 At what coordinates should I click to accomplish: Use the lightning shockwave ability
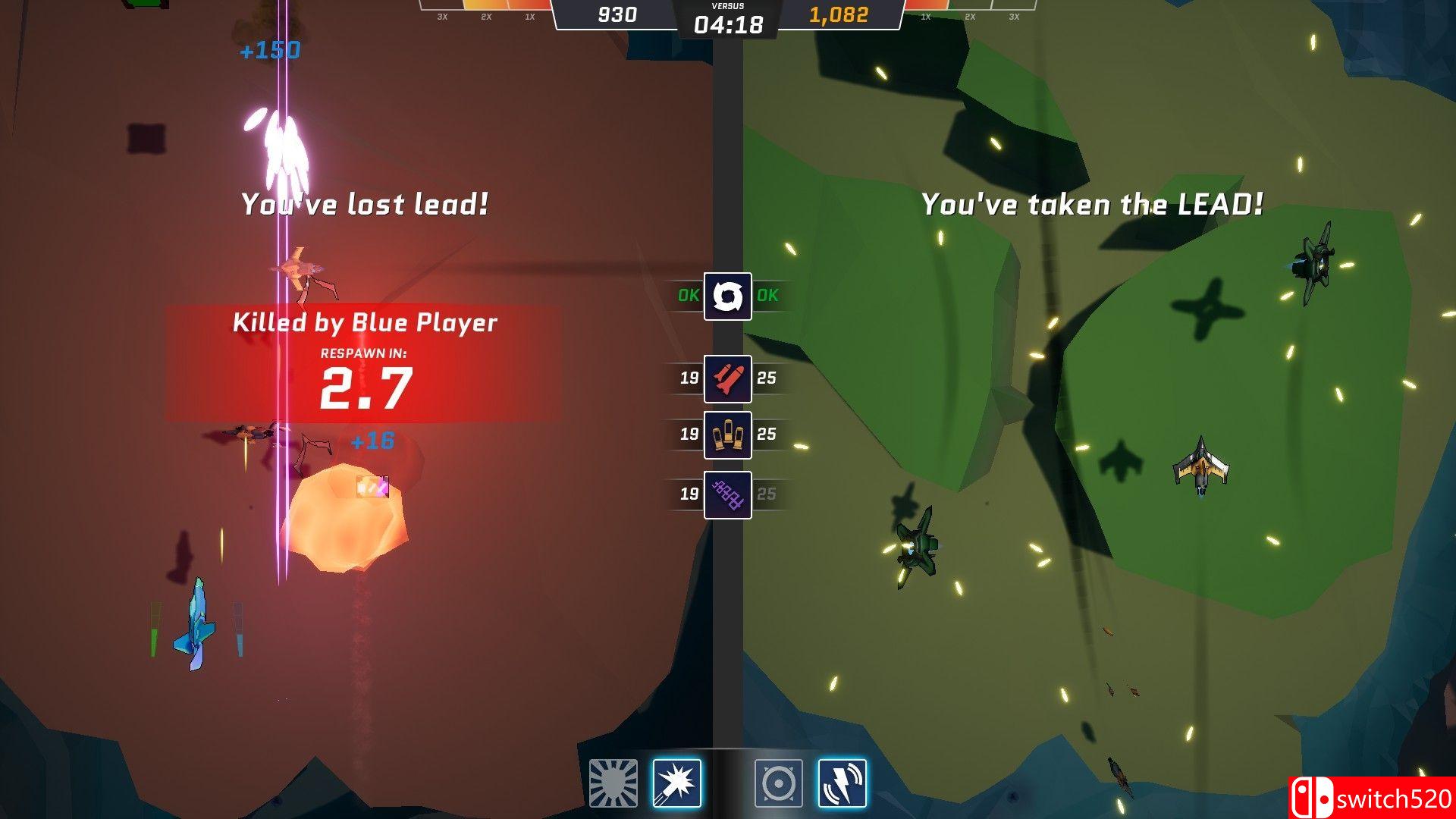842,783
